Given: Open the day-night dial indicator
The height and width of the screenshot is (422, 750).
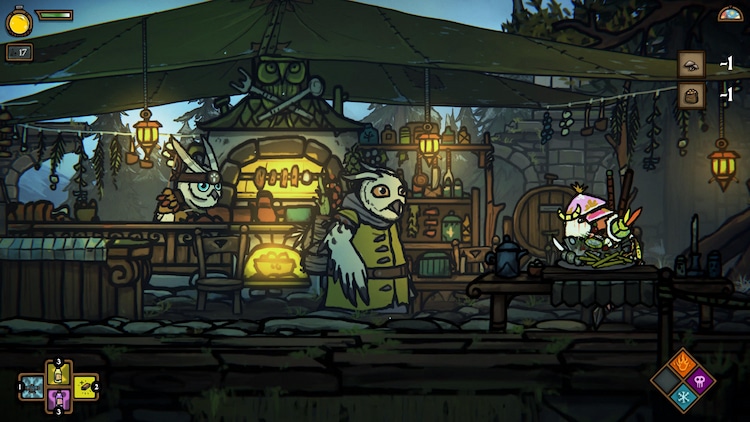Looking at the screenshot, I should [731, 13].
